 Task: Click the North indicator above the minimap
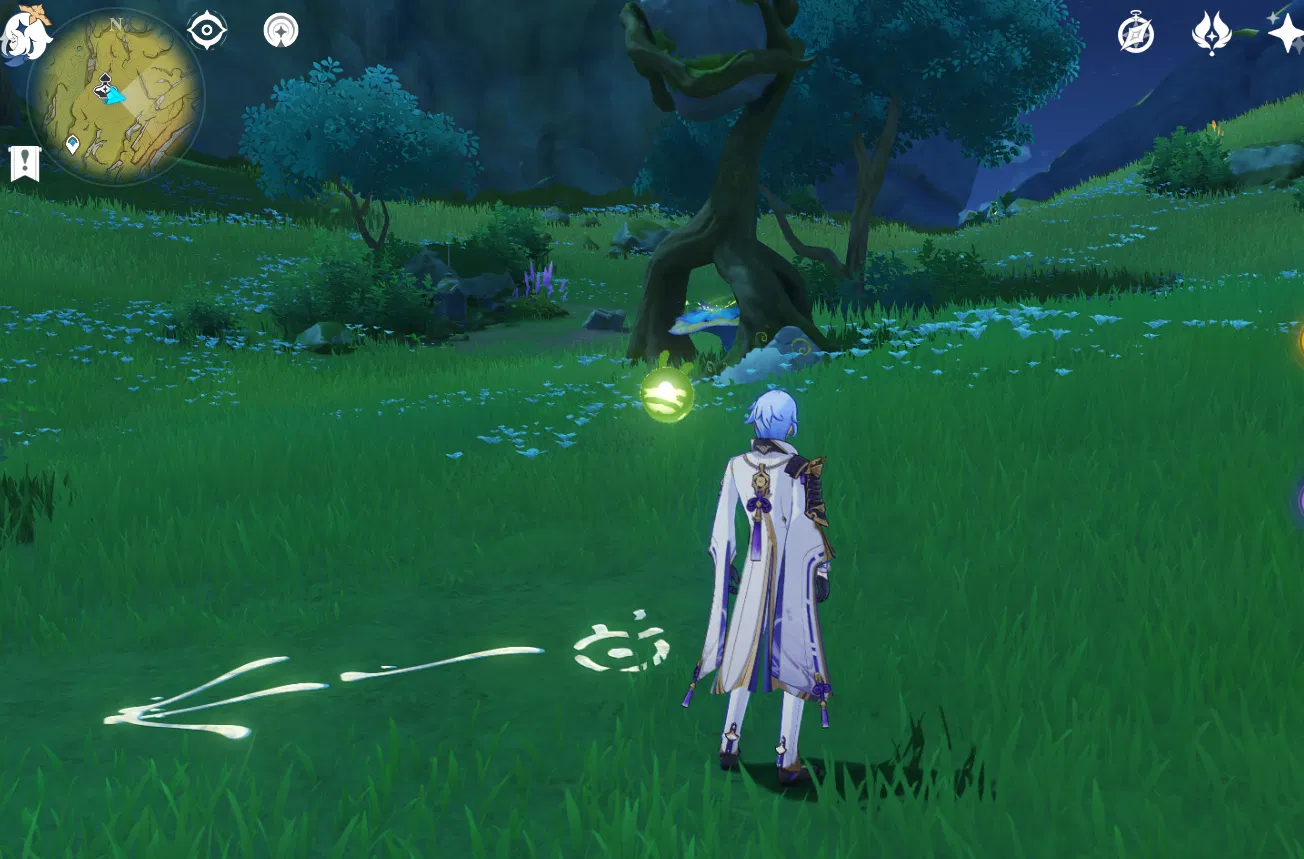point(115,22)
